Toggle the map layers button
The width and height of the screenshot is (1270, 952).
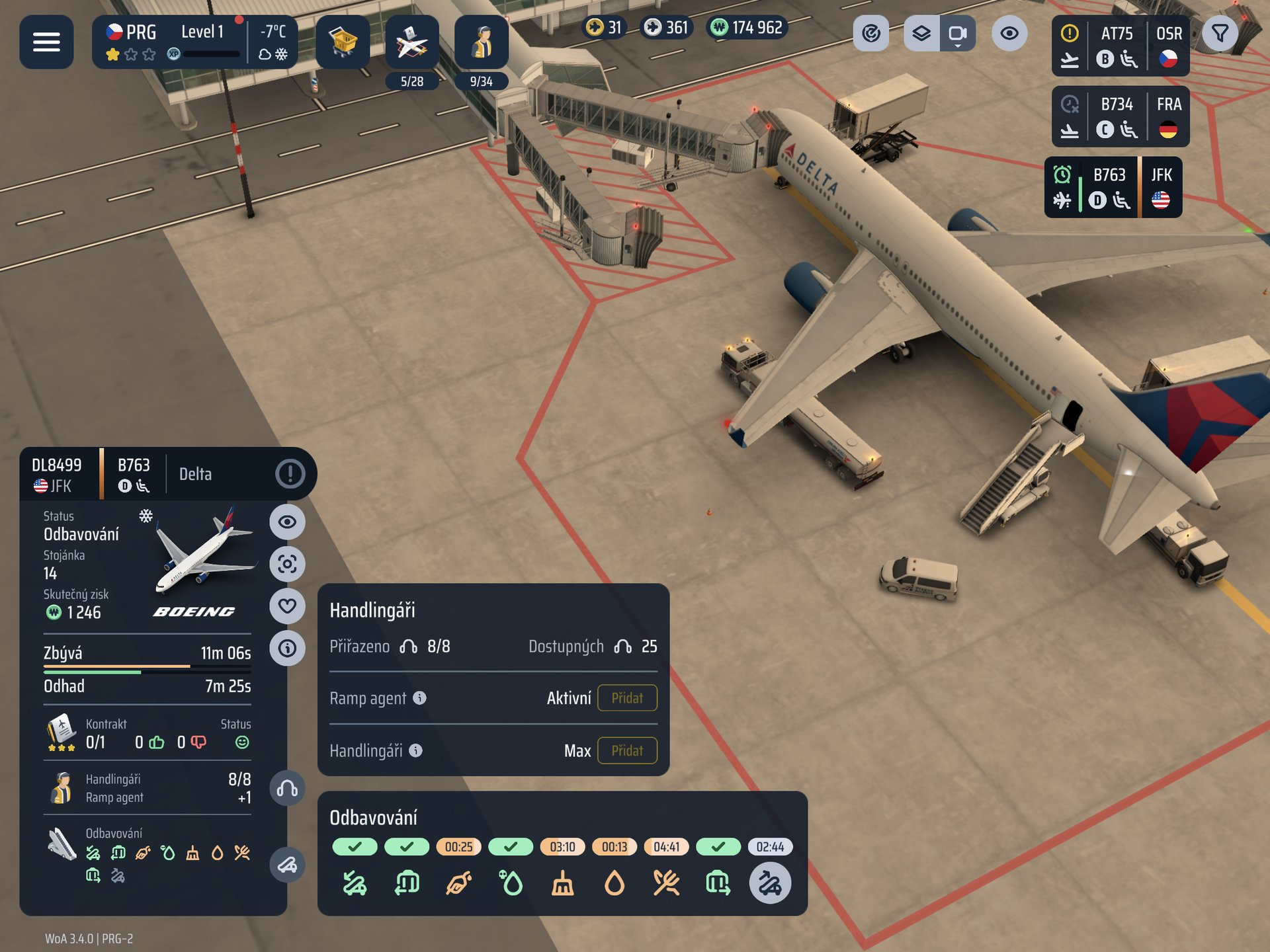pyautogui.click(x=921, y=33)
